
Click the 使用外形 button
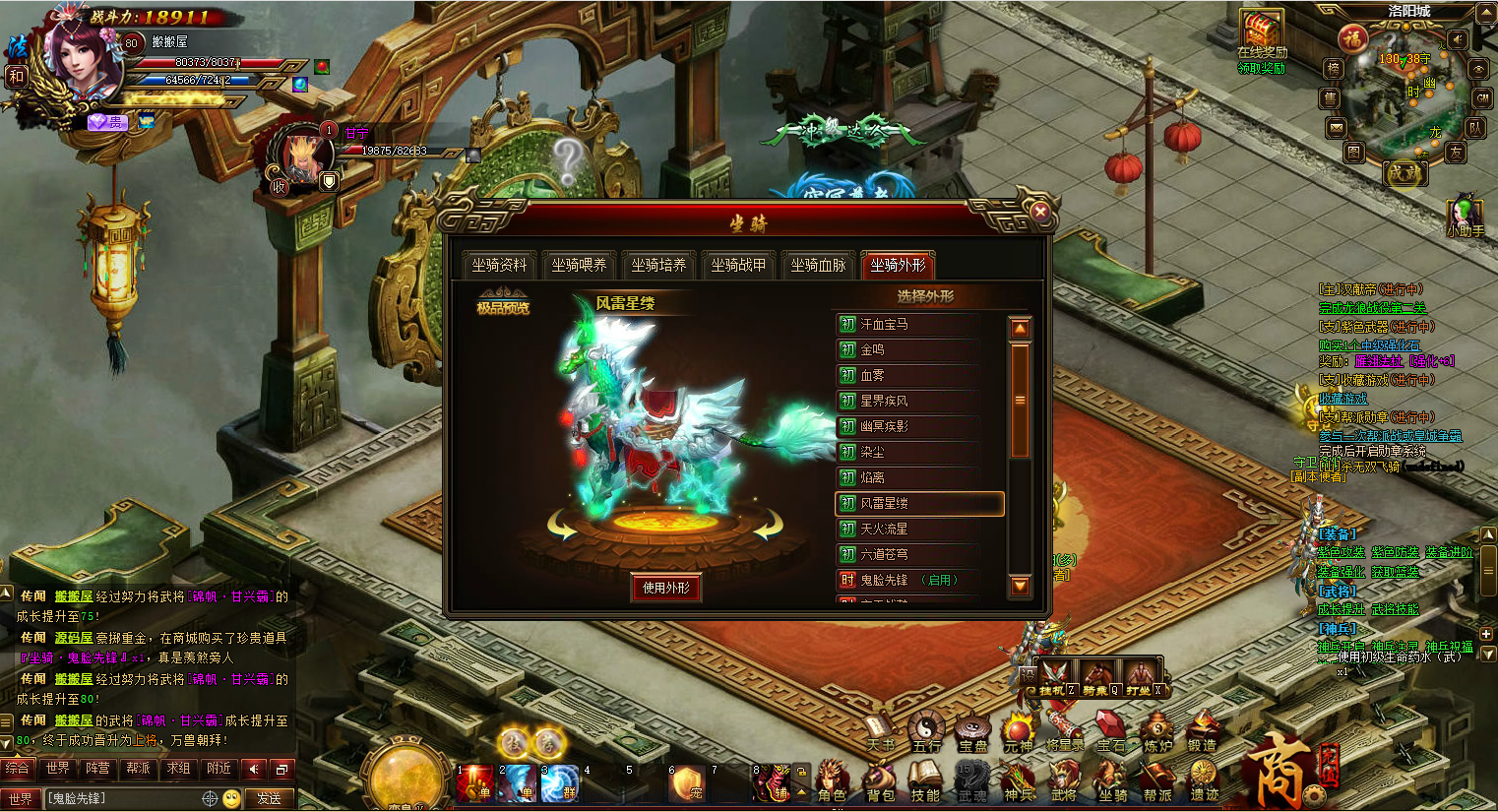tap(666, 588)
